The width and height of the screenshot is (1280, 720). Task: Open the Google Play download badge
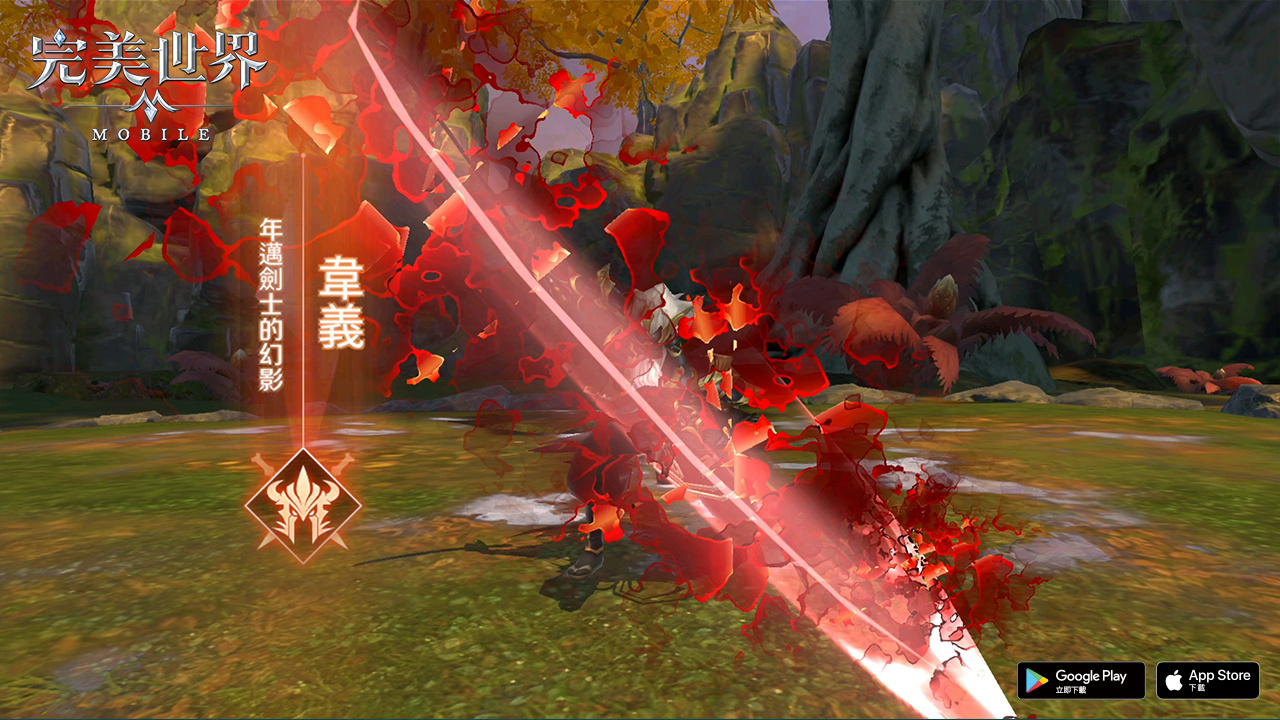tap(1081, 680)
